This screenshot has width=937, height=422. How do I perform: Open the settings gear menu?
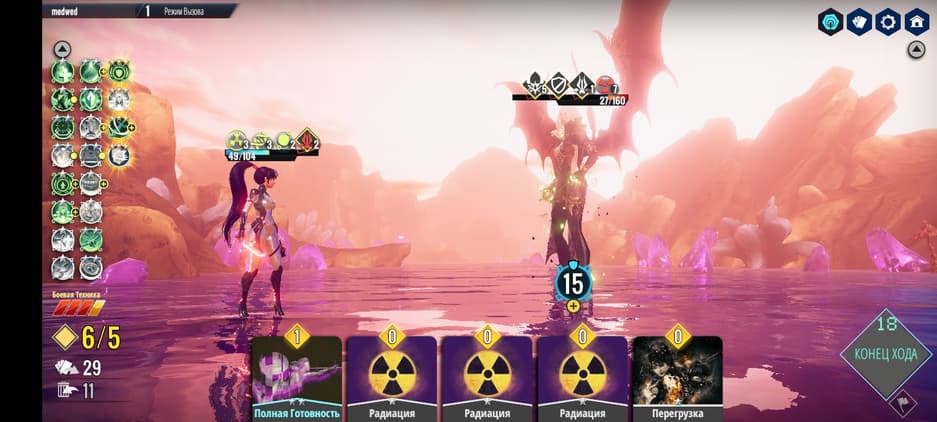tap(888, 22)
